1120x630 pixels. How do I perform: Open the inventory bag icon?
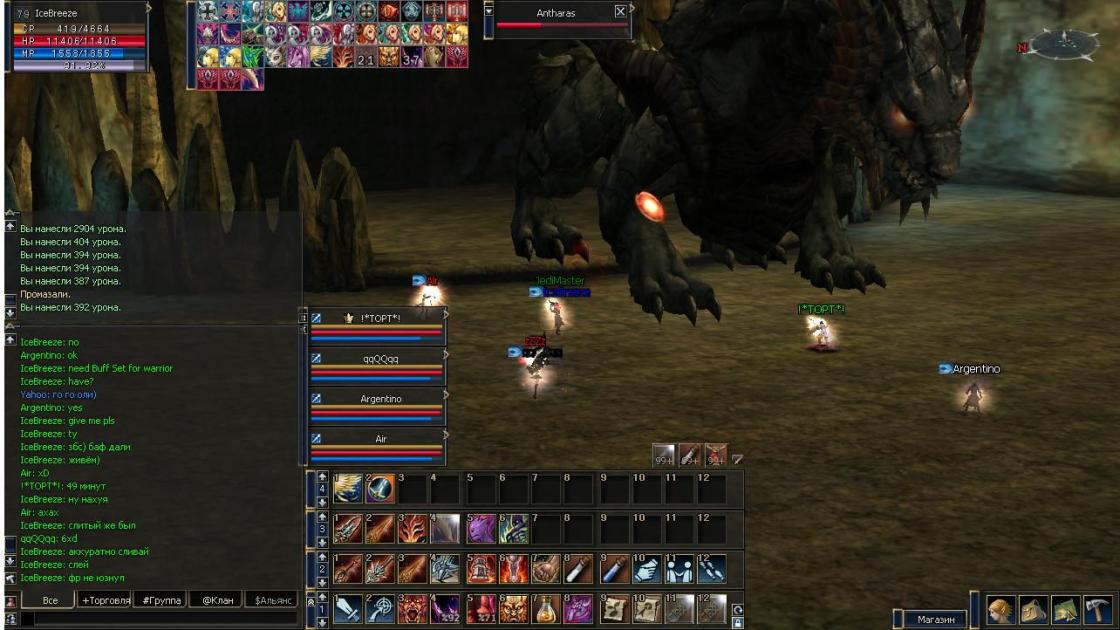point(1033,610)
